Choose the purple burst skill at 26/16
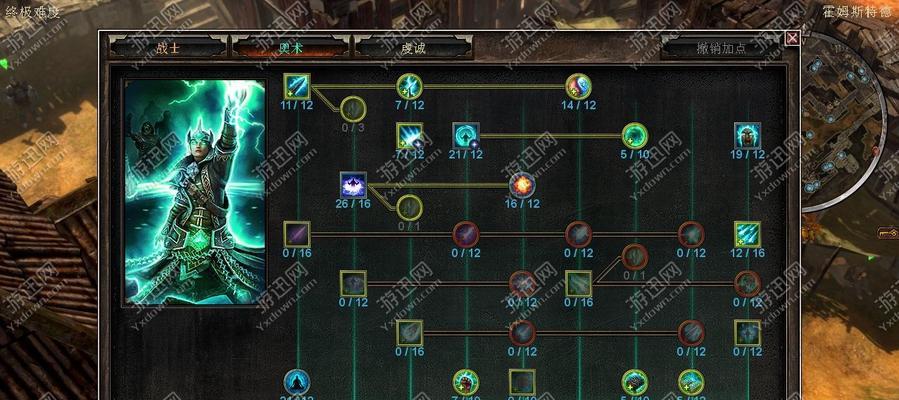Screen dimensions: 899x400 pos(353,184)
